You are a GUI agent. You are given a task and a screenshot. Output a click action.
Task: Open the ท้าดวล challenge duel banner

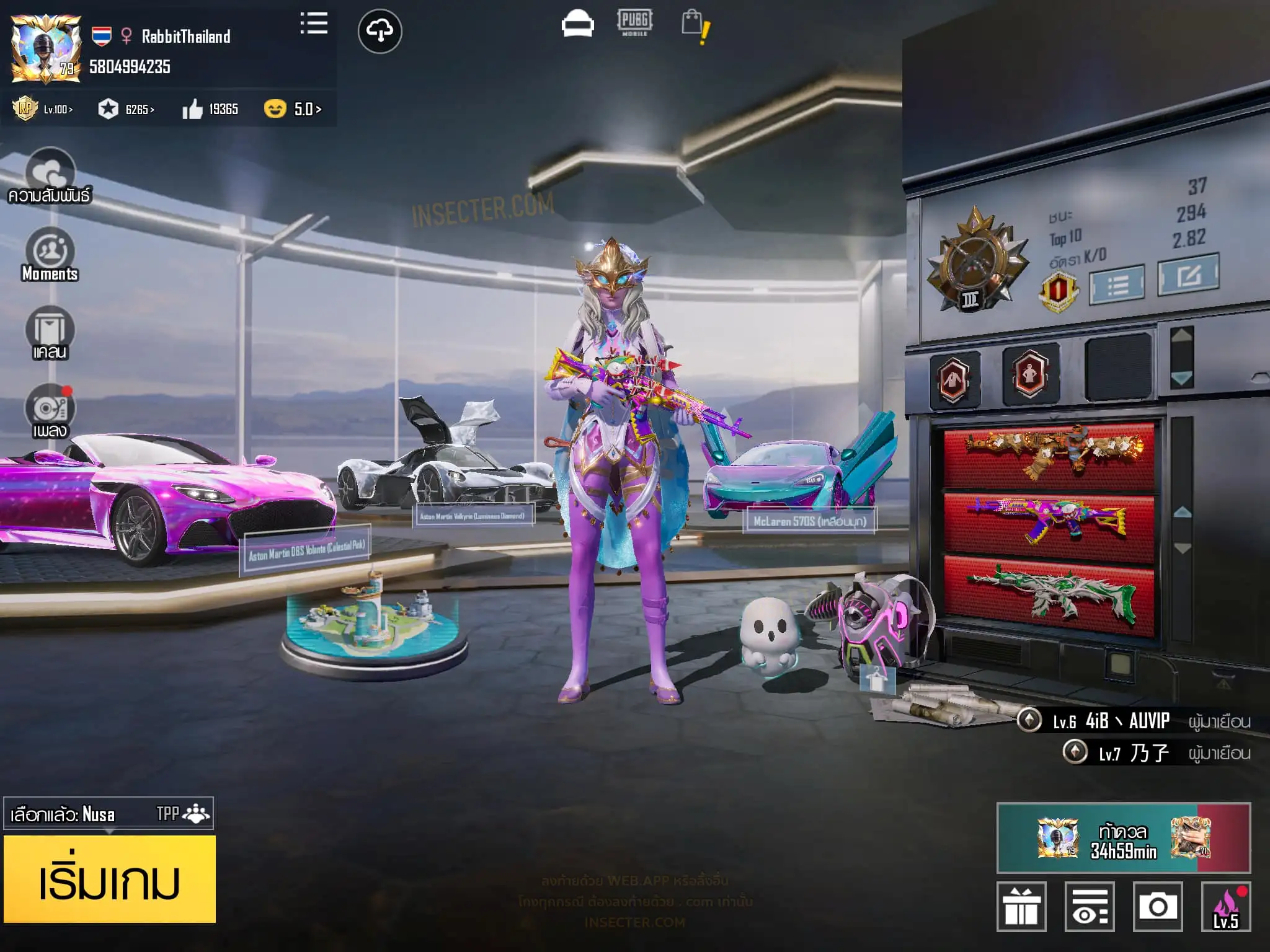point(1123,838)
